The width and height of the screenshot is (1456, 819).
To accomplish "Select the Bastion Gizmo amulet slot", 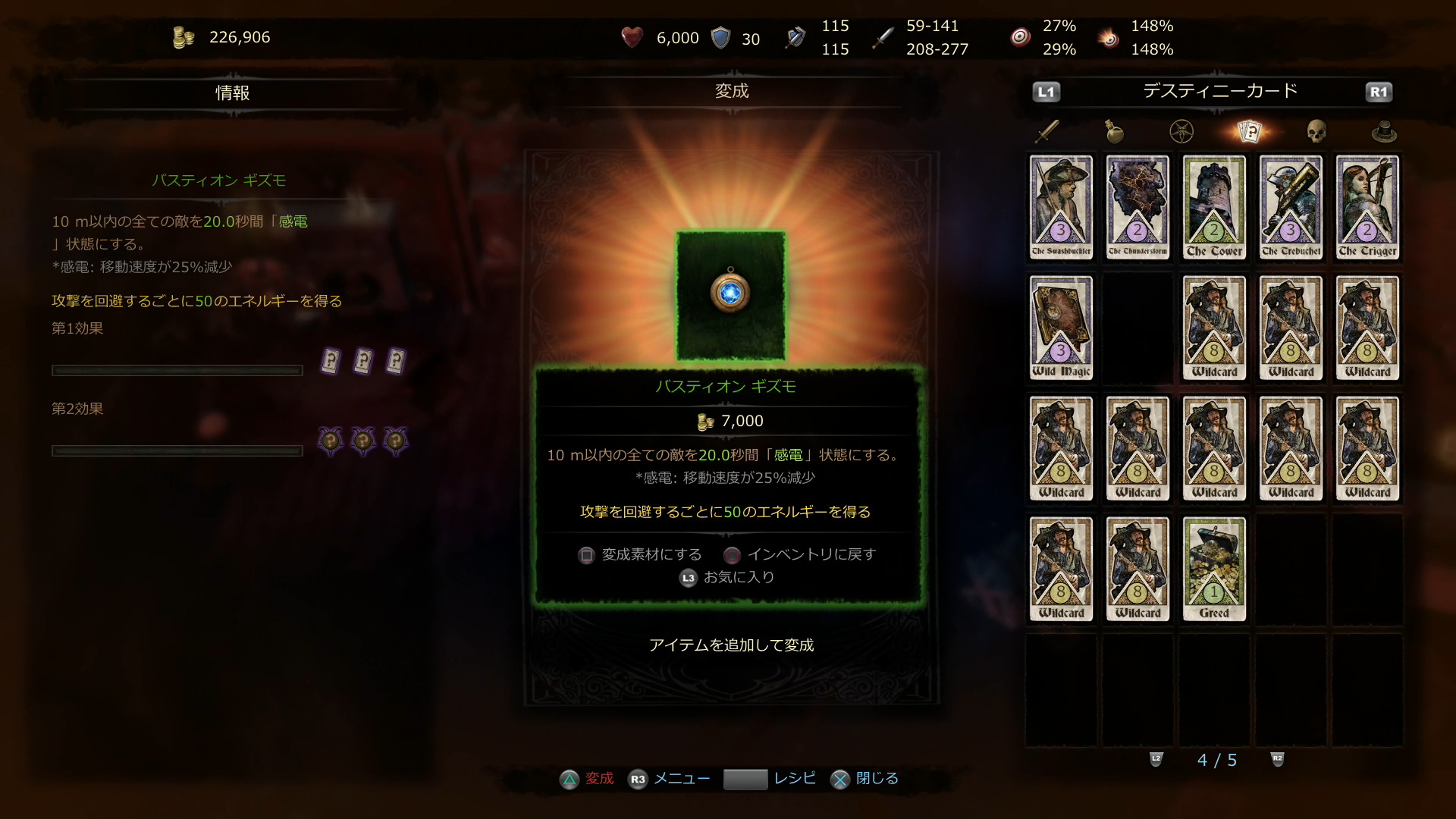I will point(730,294).
